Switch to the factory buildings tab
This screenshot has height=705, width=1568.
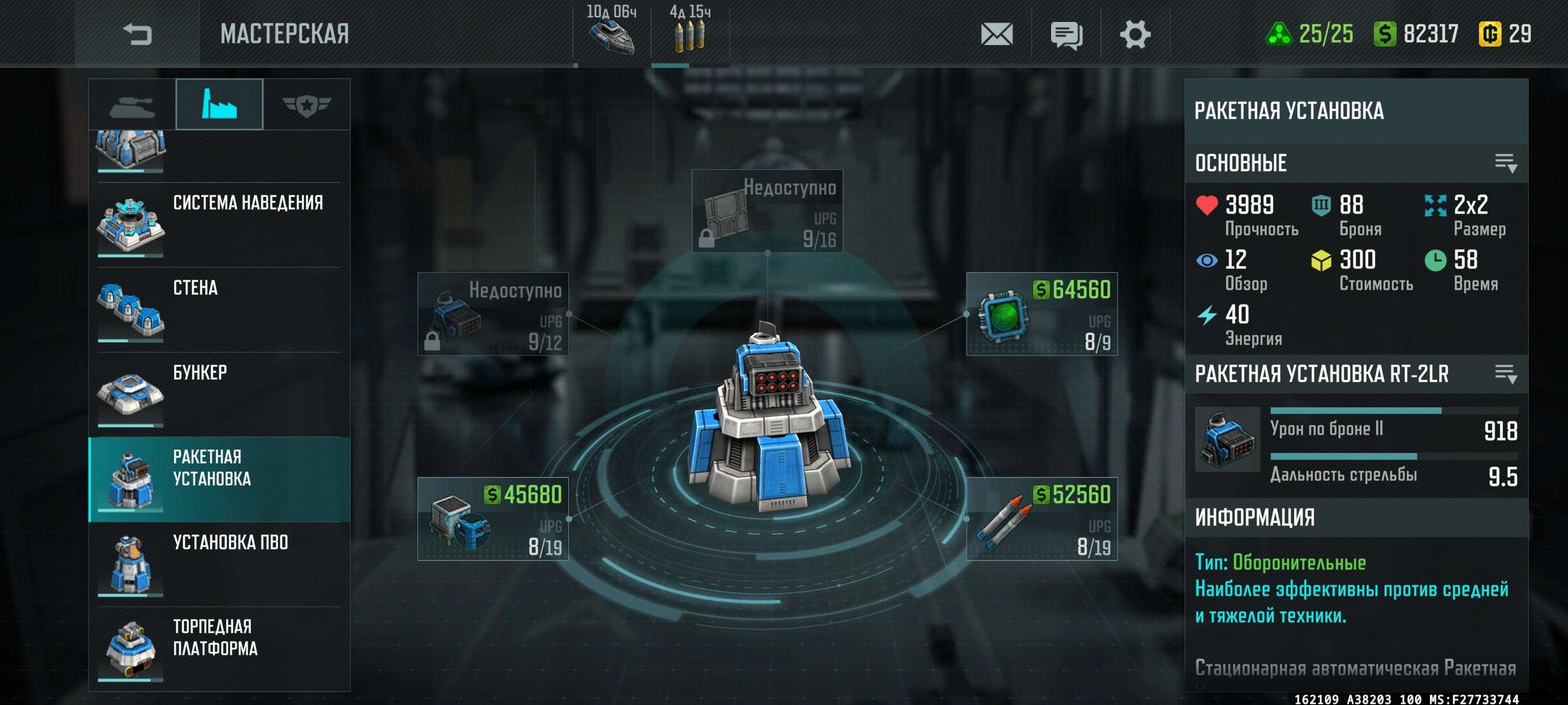pos(219,105)
